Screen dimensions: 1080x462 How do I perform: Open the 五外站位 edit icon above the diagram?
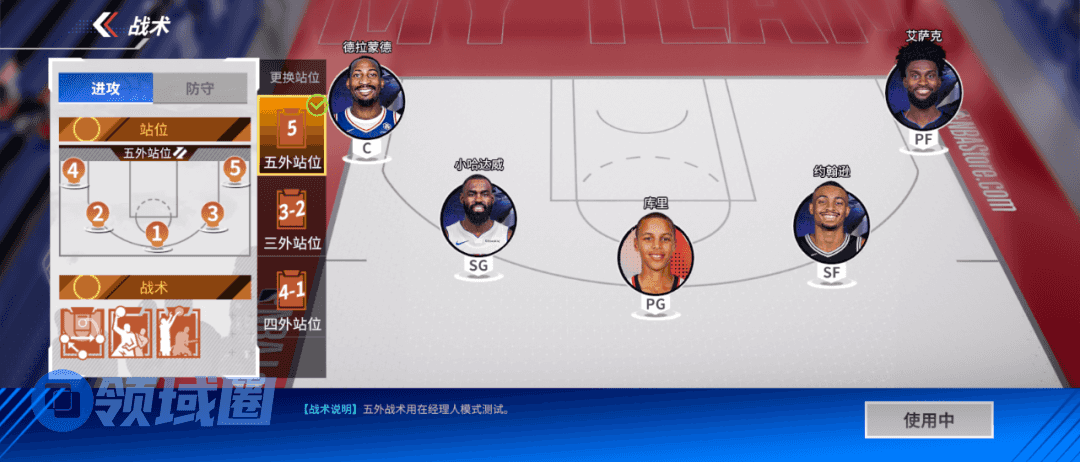[x=181, y=153]
